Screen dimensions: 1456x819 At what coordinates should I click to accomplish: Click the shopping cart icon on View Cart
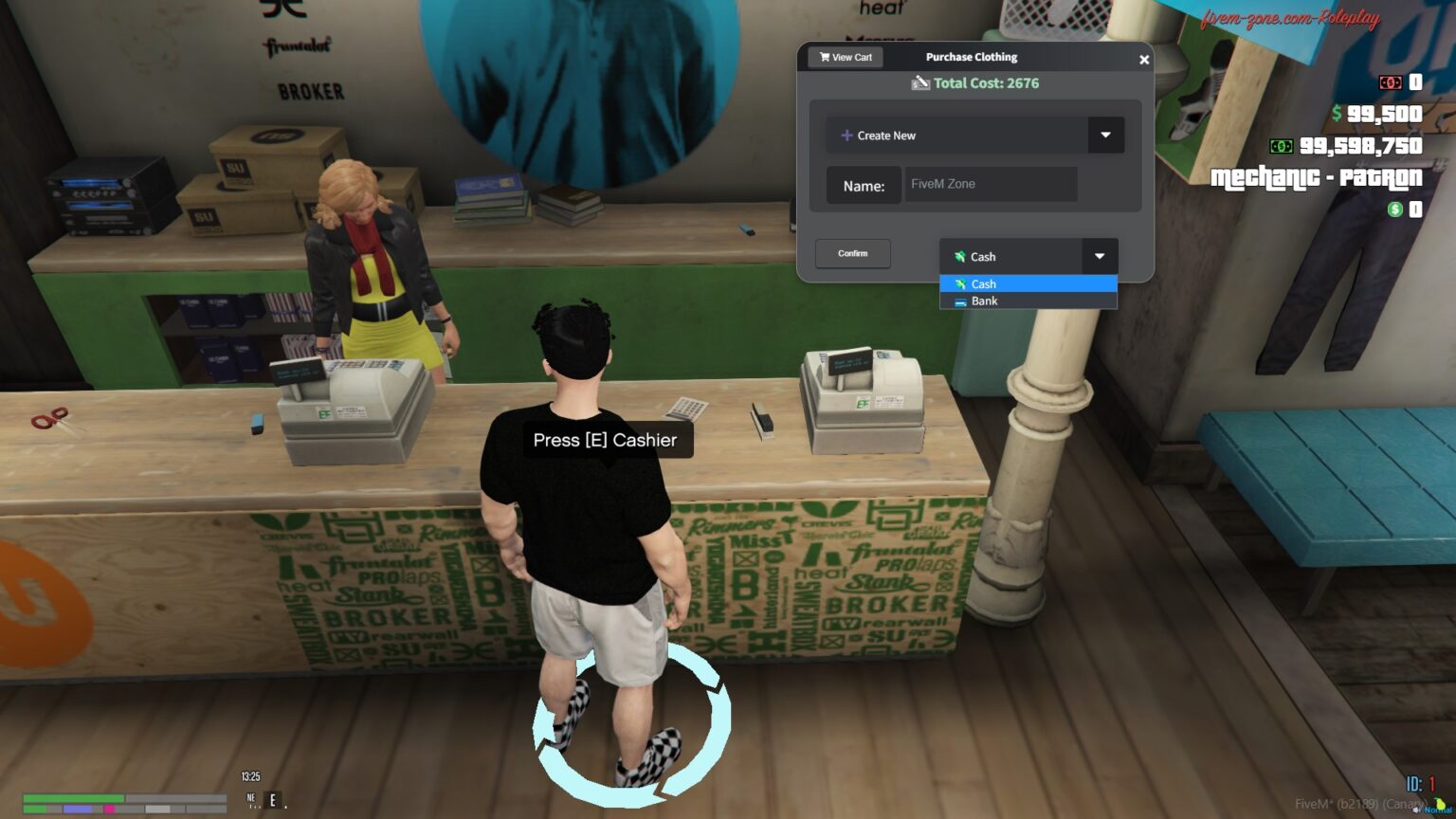824,57
